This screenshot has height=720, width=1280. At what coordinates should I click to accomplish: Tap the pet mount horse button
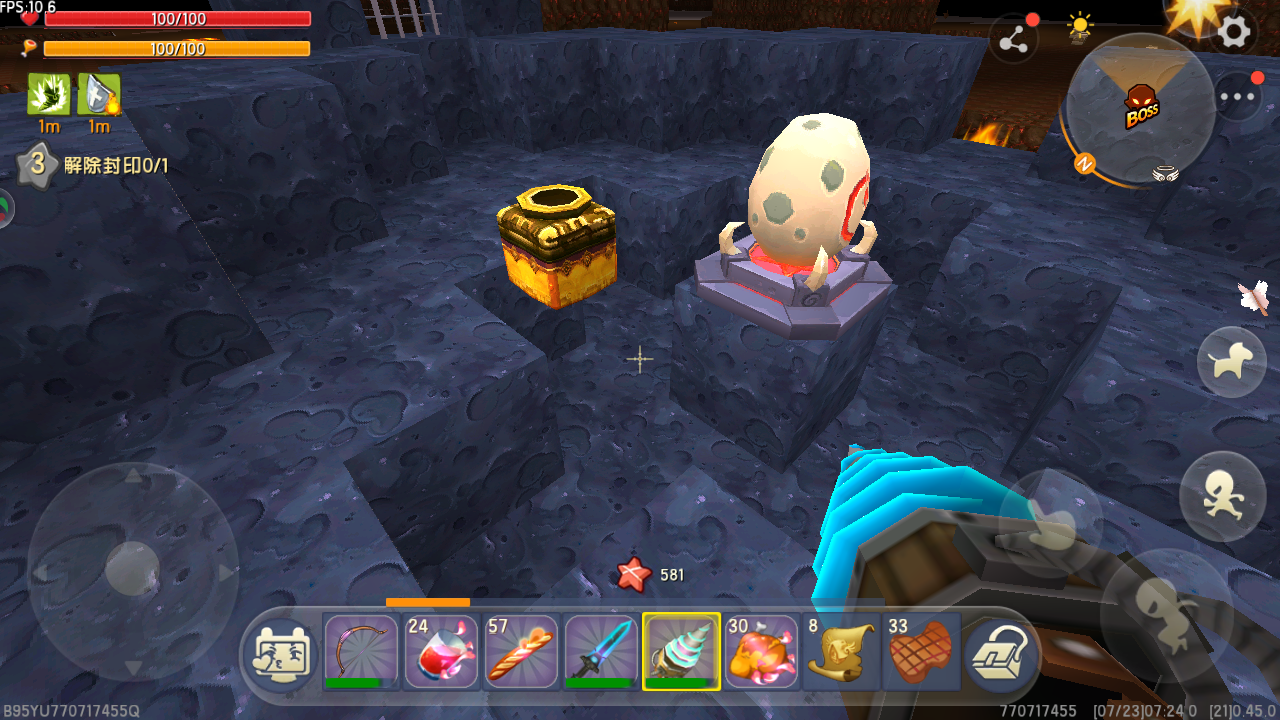1231,362
